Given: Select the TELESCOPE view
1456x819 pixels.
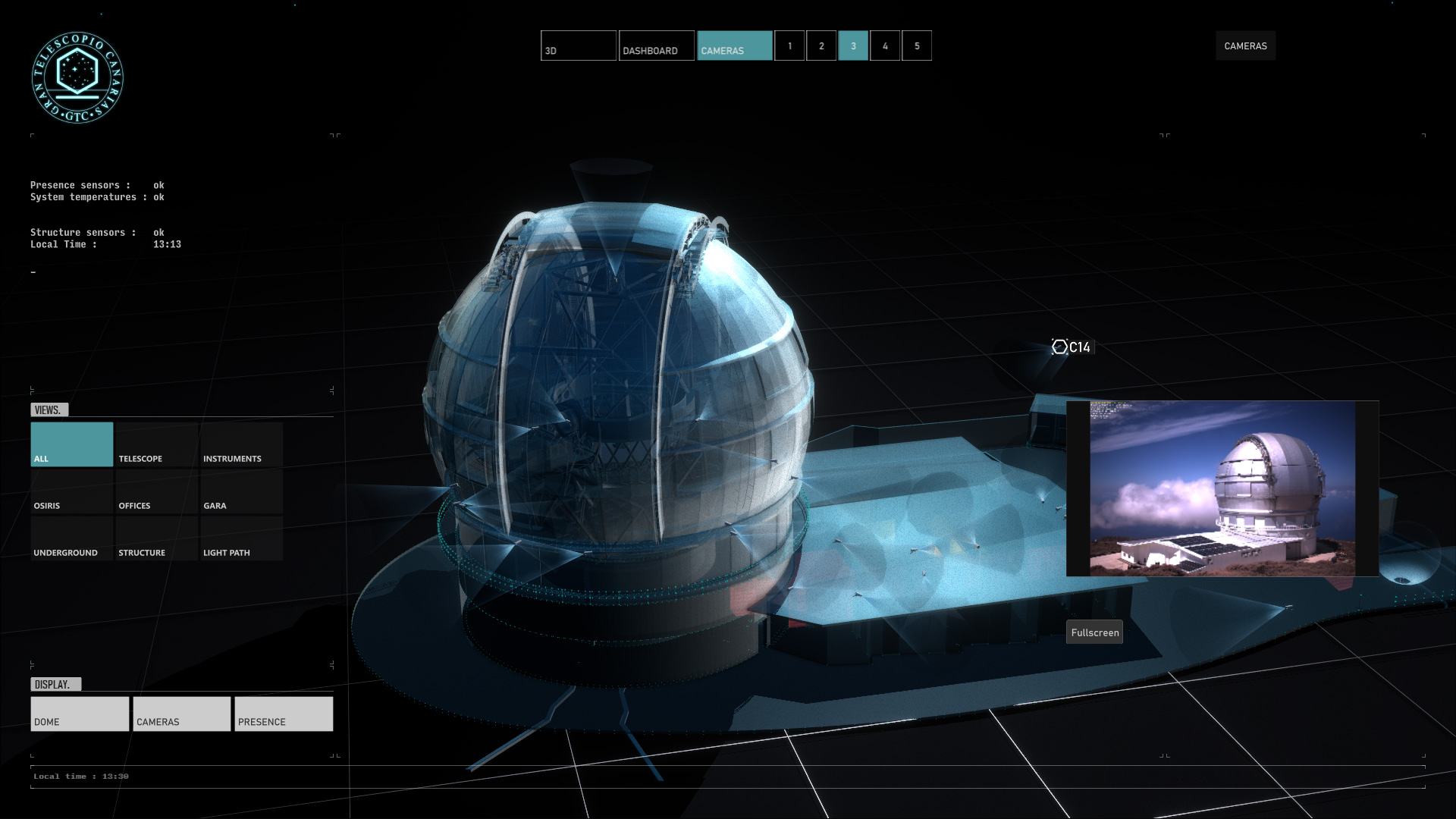Looking at the screenshot, I should (155, 444).
